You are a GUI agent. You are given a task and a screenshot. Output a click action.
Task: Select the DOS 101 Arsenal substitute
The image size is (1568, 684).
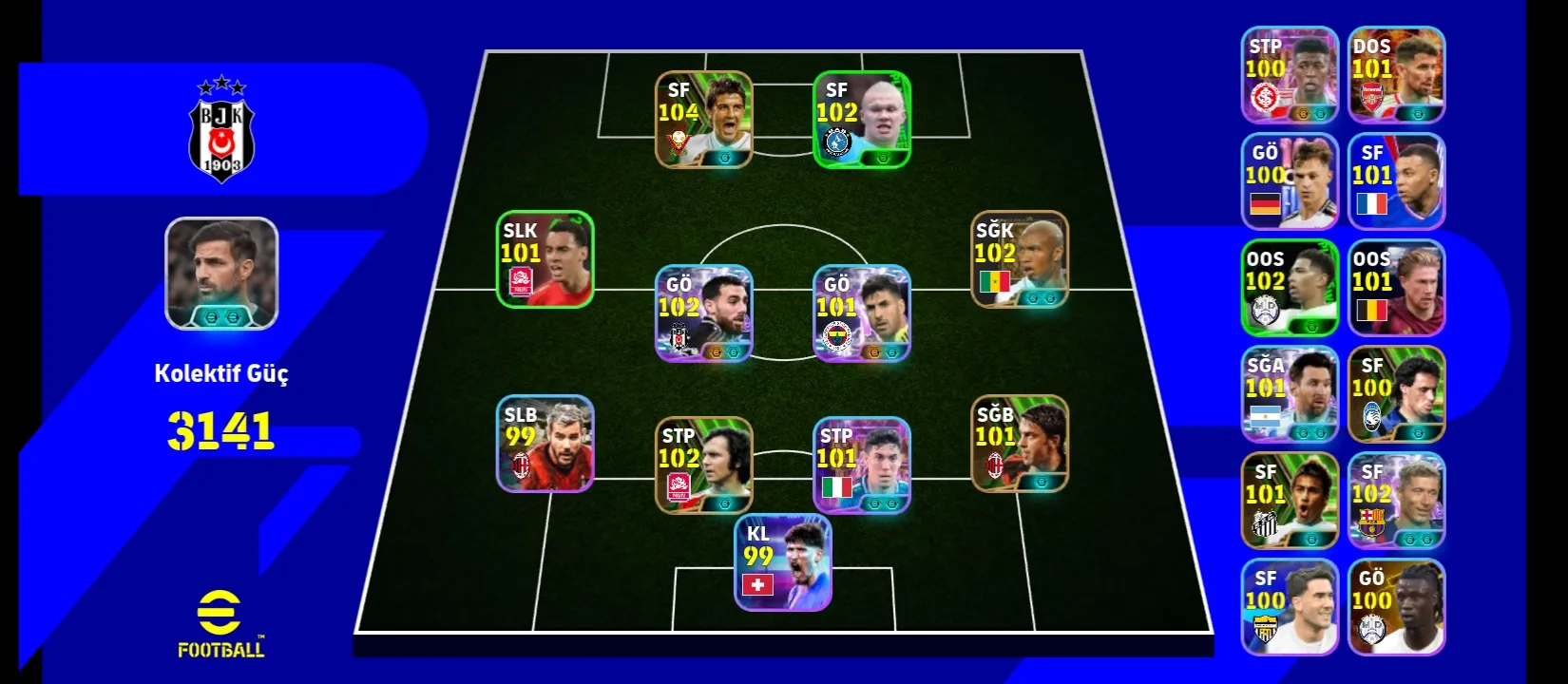pos(1396,75)
